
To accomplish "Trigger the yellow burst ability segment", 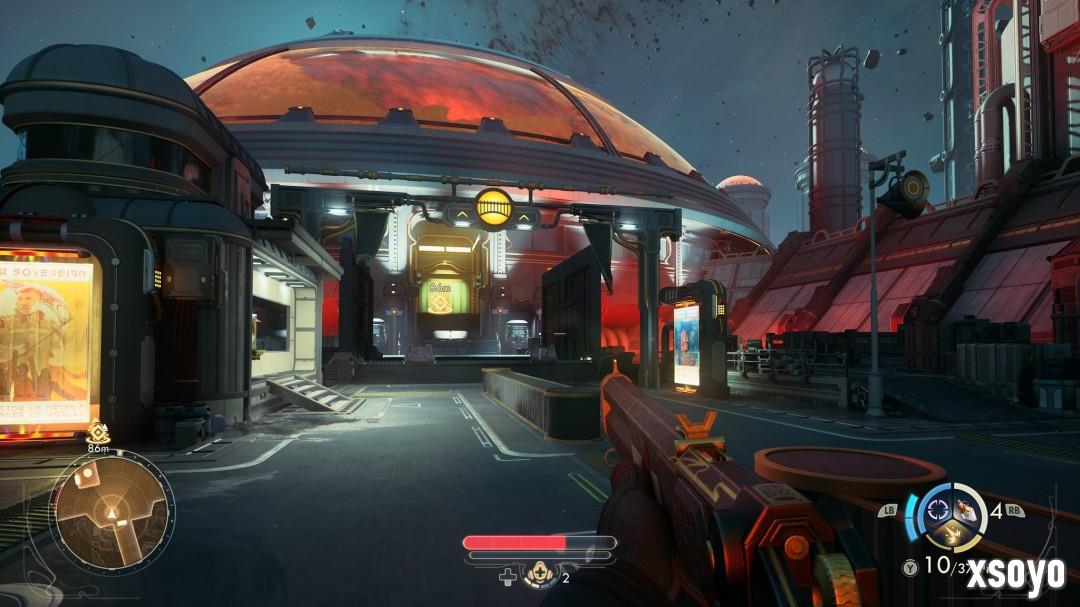I will [x=954, y=535].
